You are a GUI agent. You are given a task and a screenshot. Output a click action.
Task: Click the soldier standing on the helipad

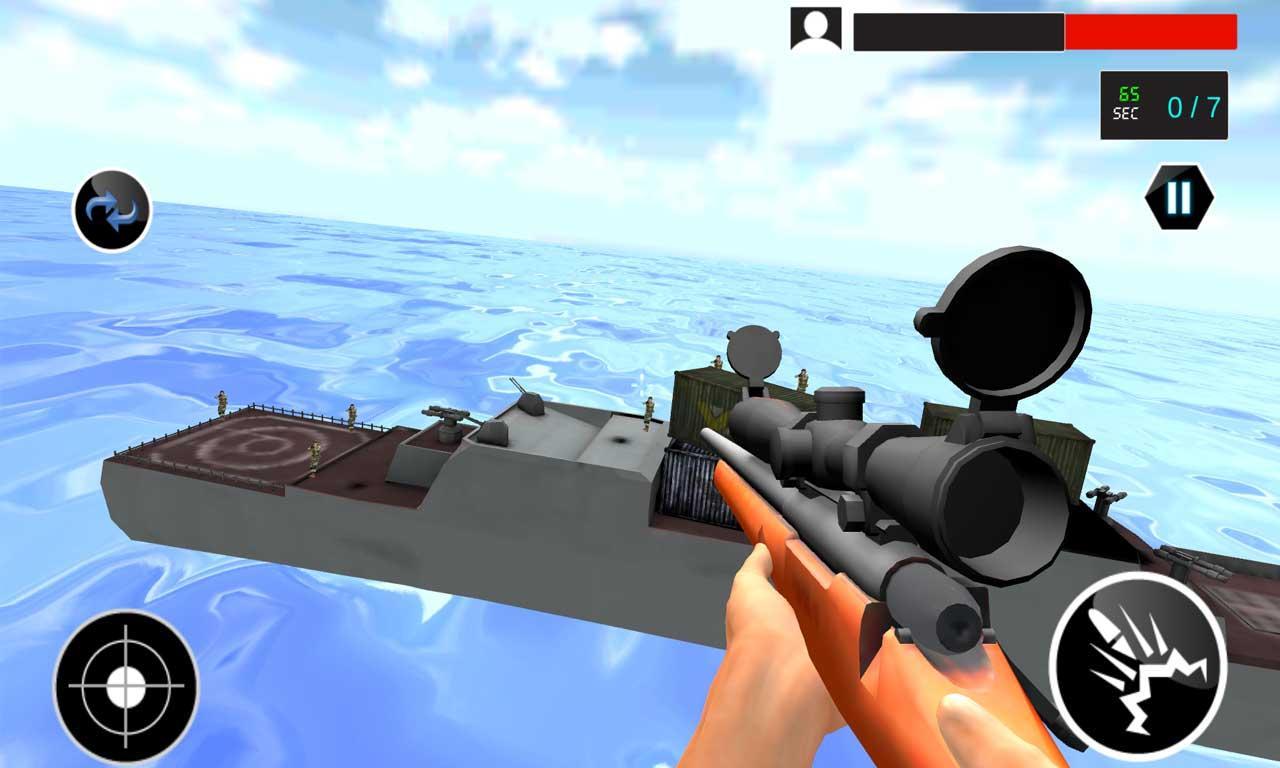313,457
